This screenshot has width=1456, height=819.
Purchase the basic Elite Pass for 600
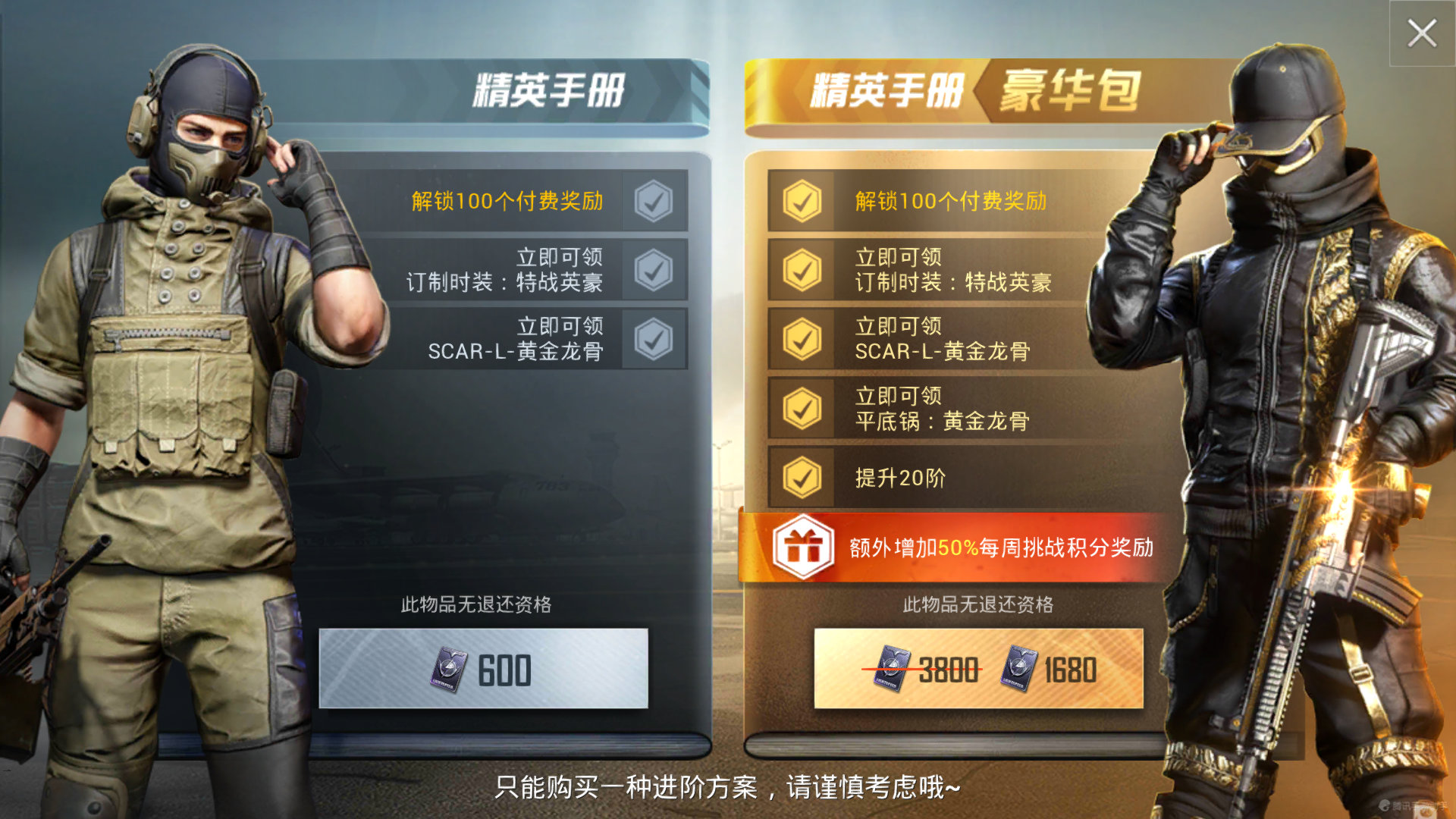(x=485, y=667)
